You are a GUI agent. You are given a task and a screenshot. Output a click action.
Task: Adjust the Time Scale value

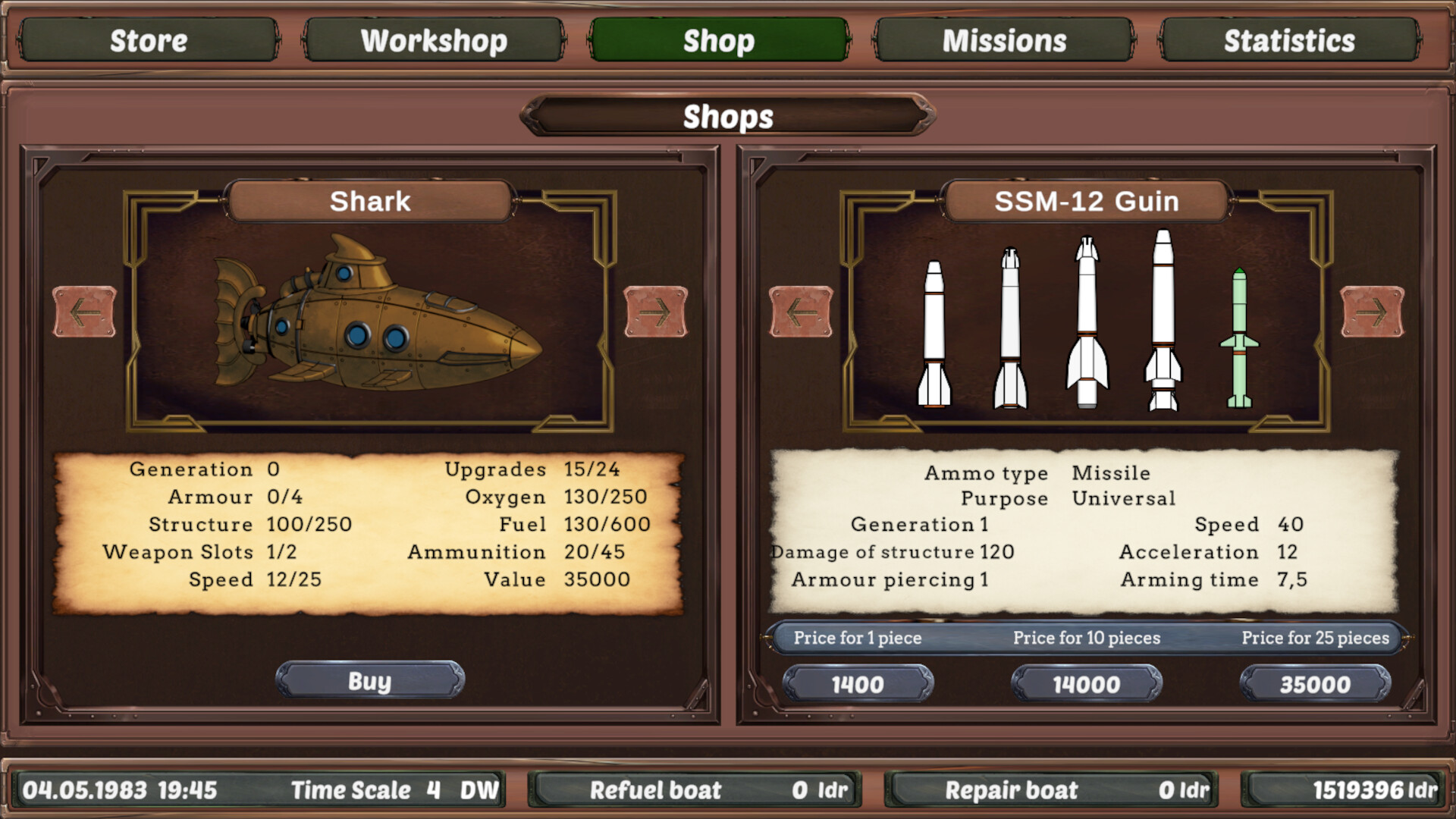431,789
